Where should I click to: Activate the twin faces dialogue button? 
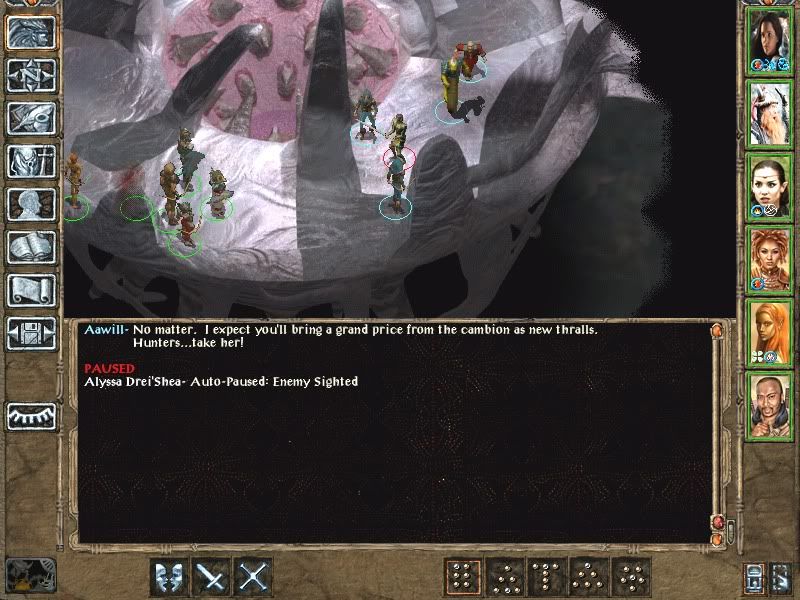(x=168, y=577)
